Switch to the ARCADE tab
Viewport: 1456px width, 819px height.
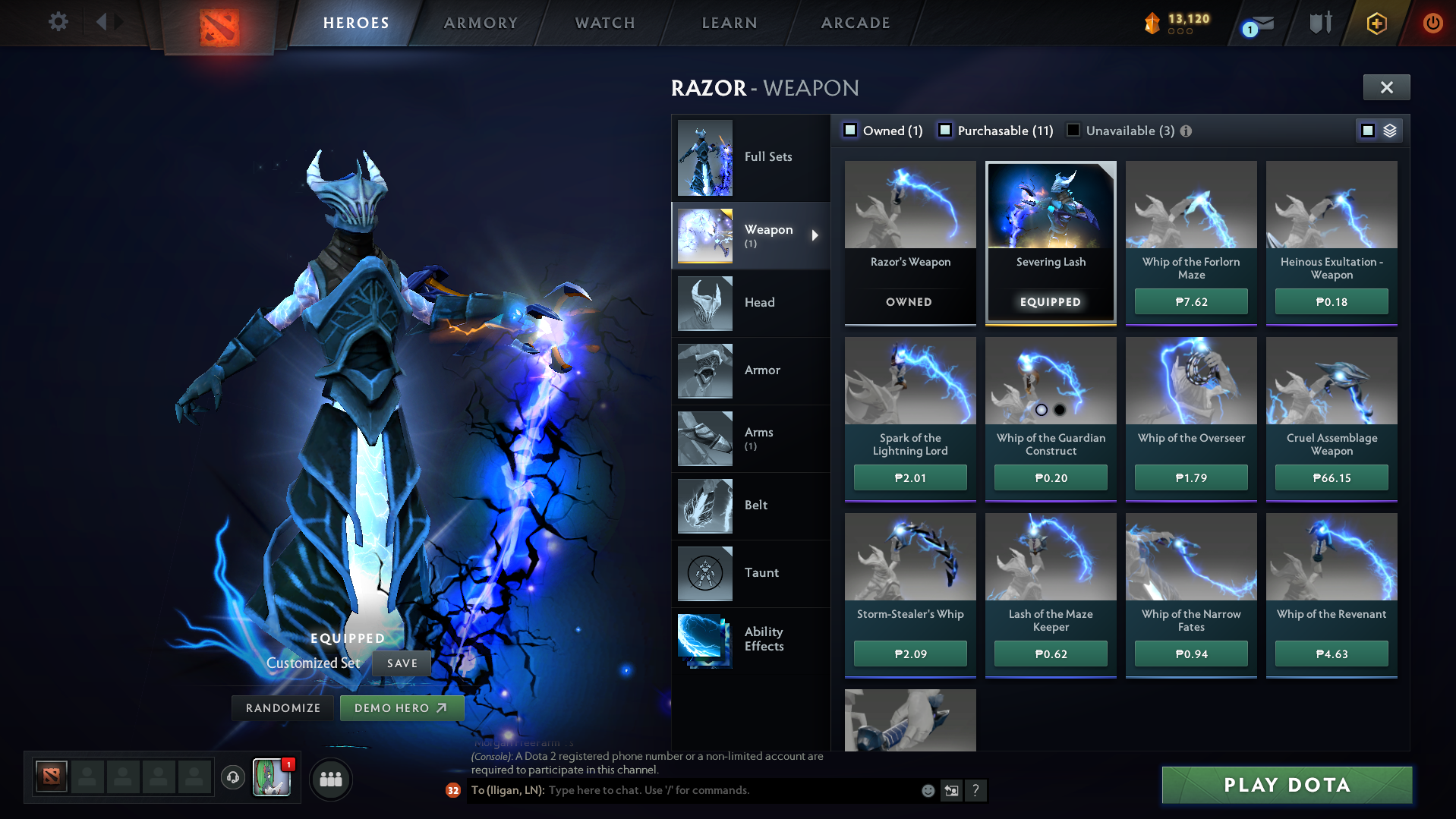tap(854, 23)
